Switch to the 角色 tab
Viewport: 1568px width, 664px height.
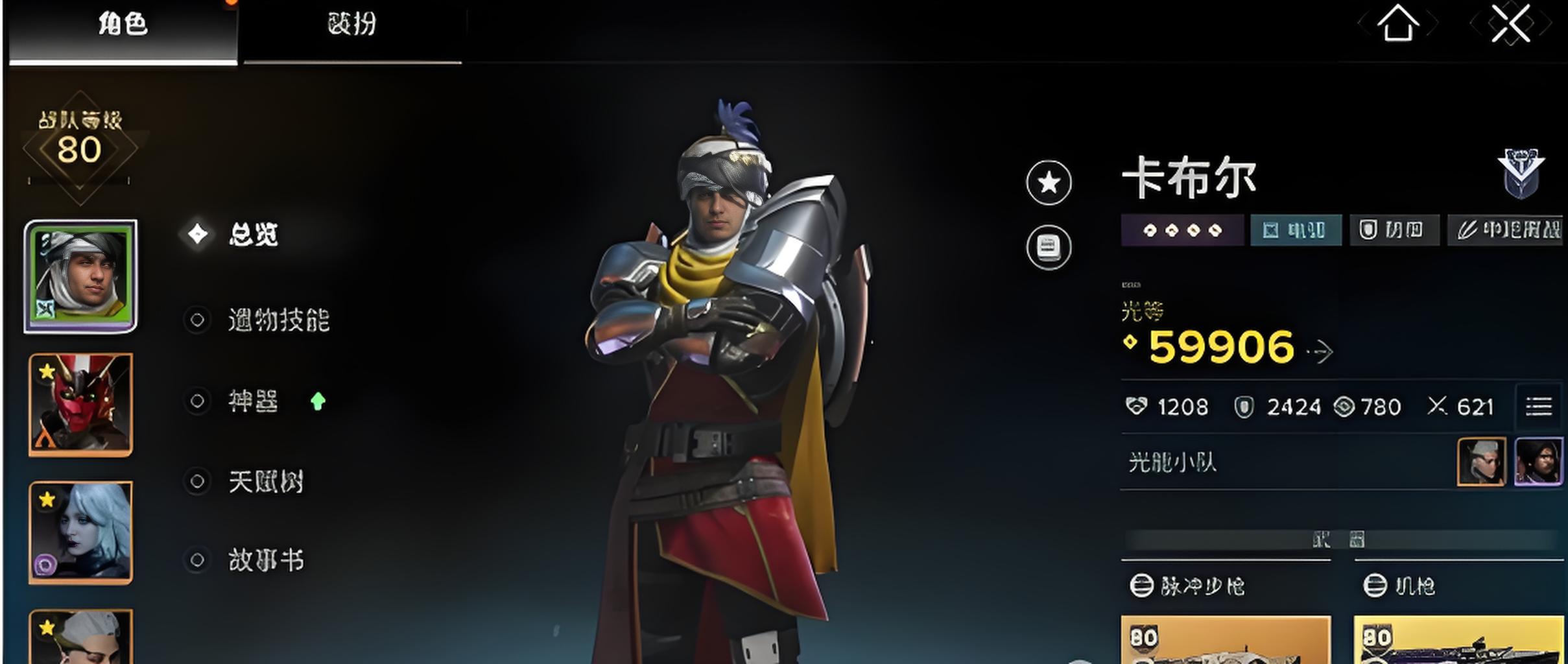[123, 26]
